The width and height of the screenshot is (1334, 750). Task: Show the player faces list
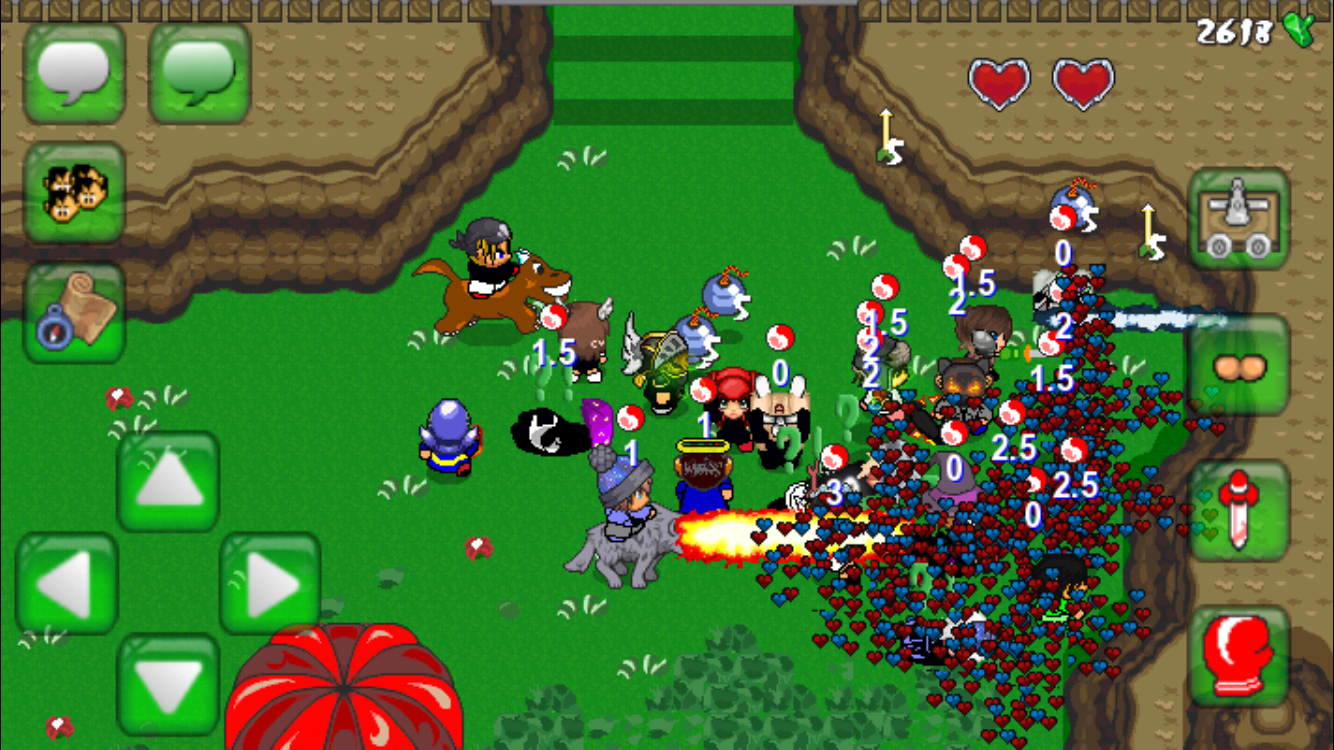(x=75, y=193)
